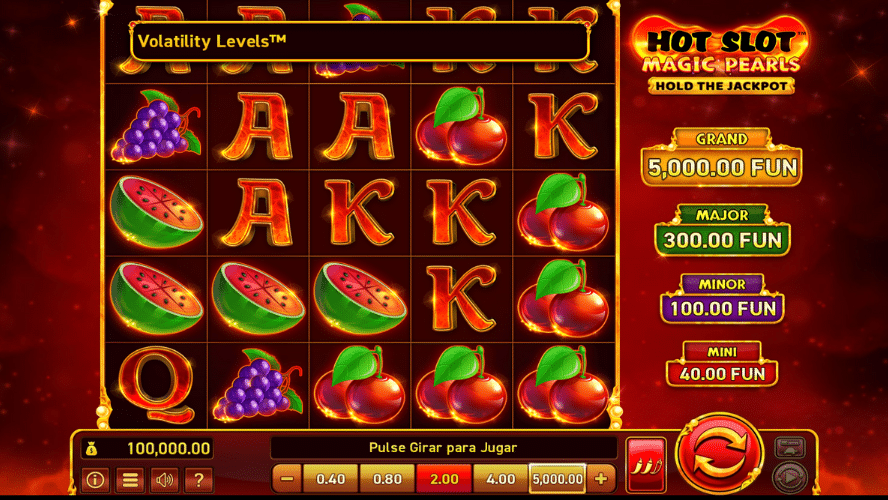Toggle the sound speaker icon
The height and width of the screenshot is (500, 888).
coord(163,480)
